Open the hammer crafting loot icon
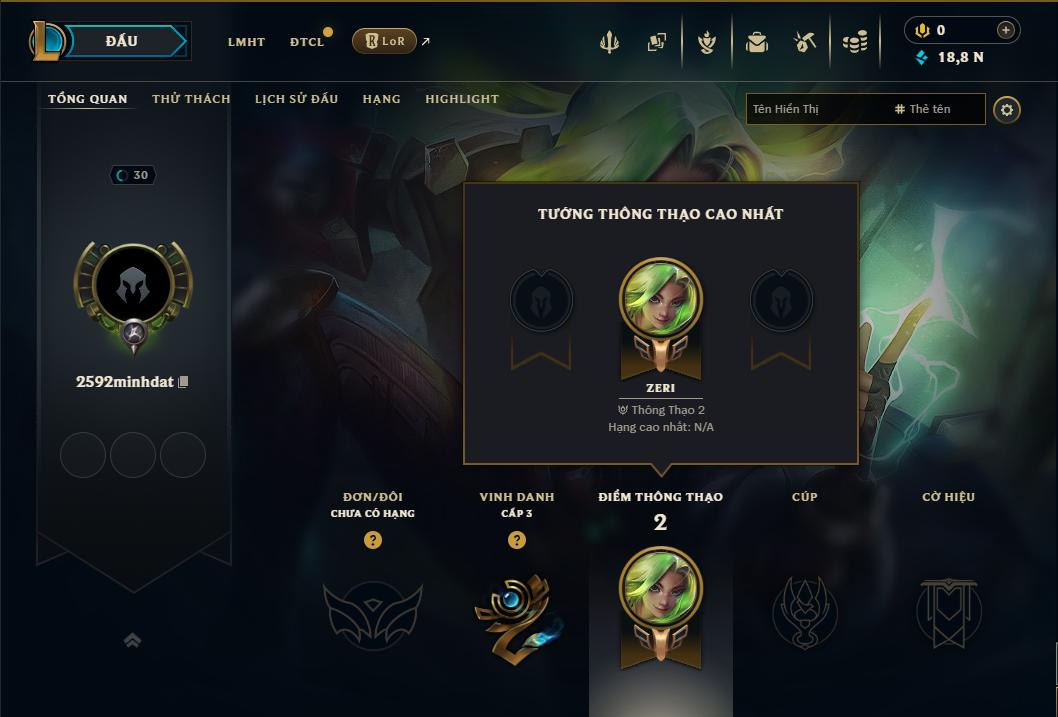The image size is (1058, 717). tap(806, 43)
